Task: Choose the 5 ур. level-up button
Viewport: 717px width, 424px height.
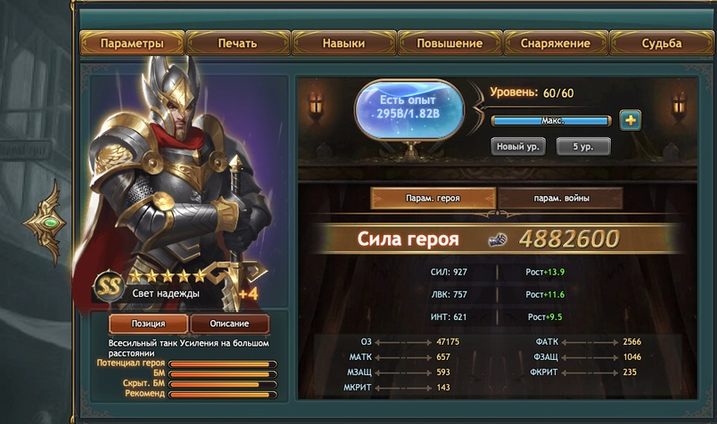Action: click(x=582, y=146)
